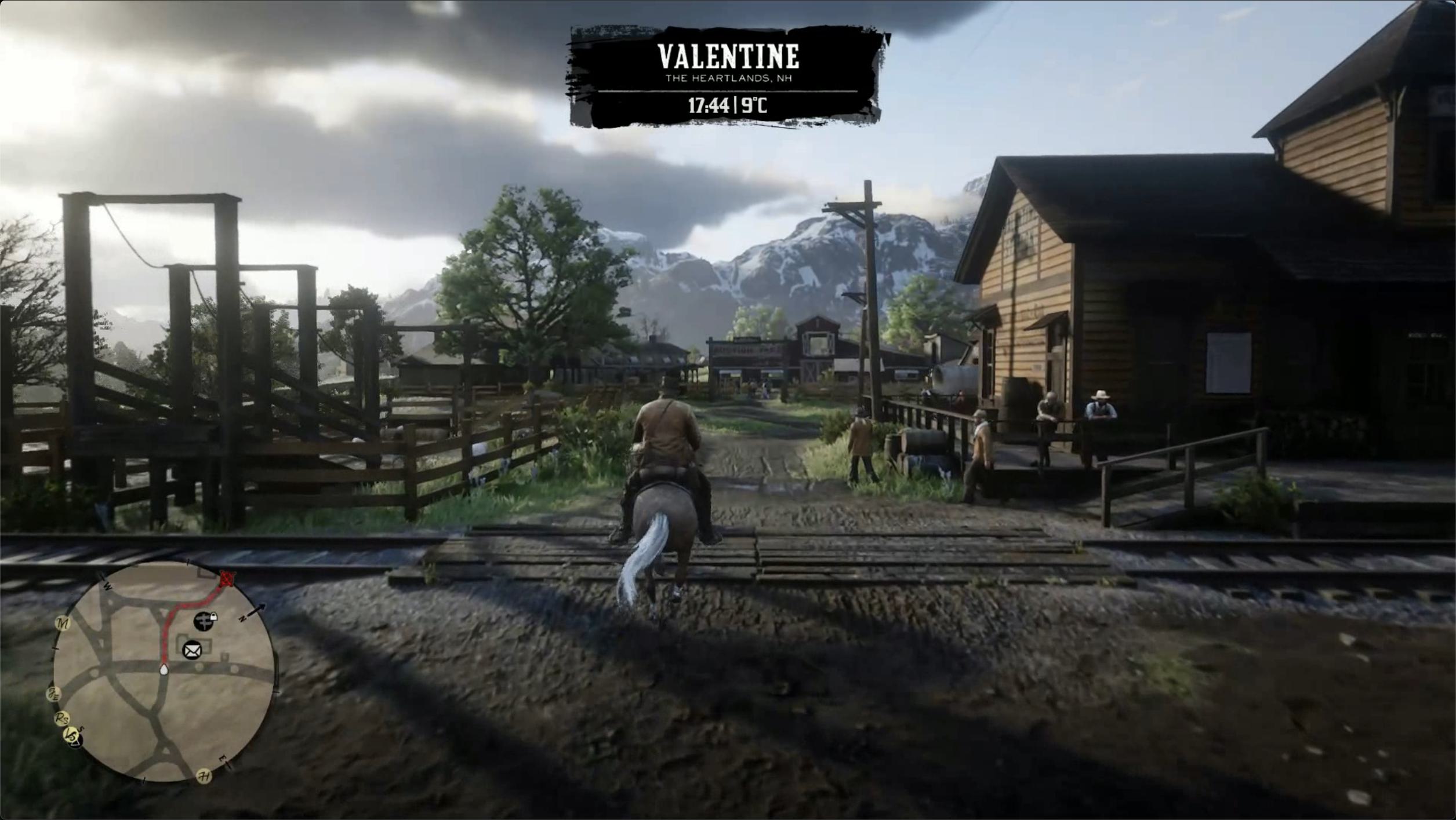The width and height of the screenshot is (1456, 820).
Task: Select the locked fast travel signpost marker
Action: click(x=204, y=621)
